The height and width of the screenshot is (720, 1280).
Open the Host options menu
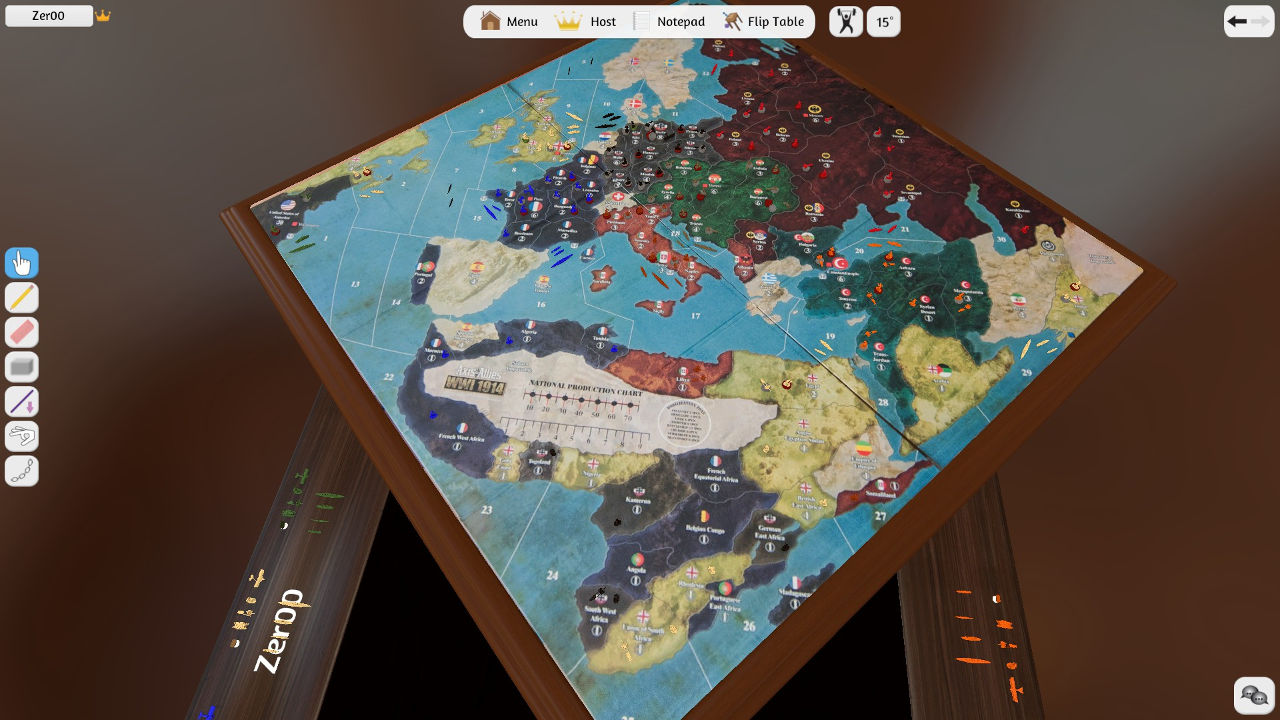586,21
